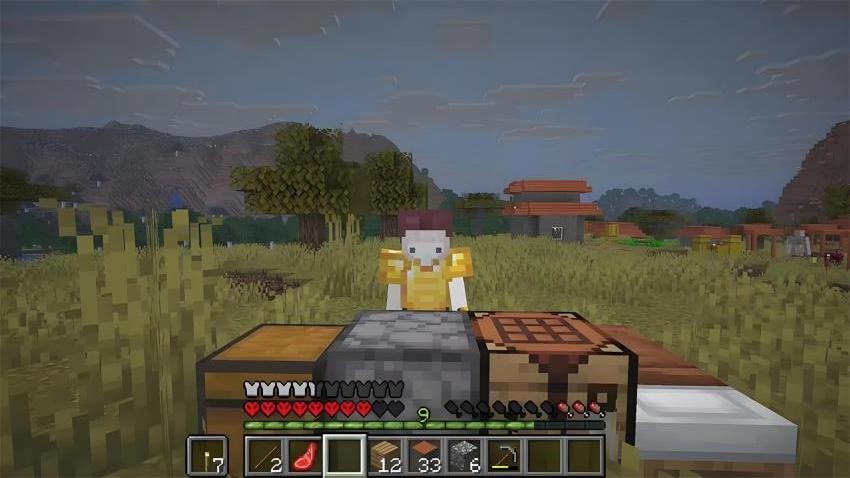Choose the raw meat hotbar slot
The width and height of the screenshot is (850, 478).
pos(306,456)
